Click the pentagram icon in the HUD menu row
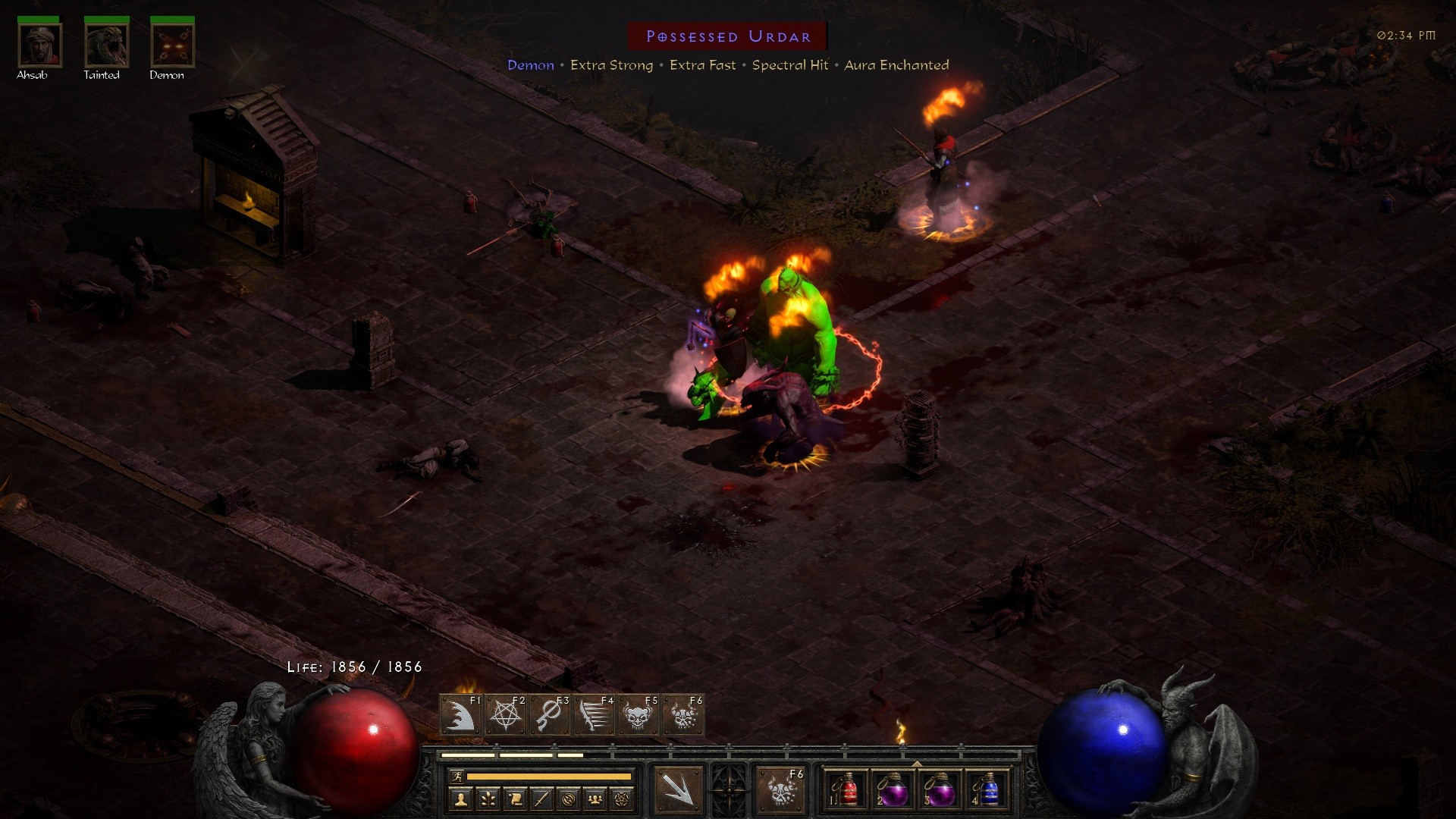The height and width of the screenshot is (819, 1456). (x=622, y=800)
